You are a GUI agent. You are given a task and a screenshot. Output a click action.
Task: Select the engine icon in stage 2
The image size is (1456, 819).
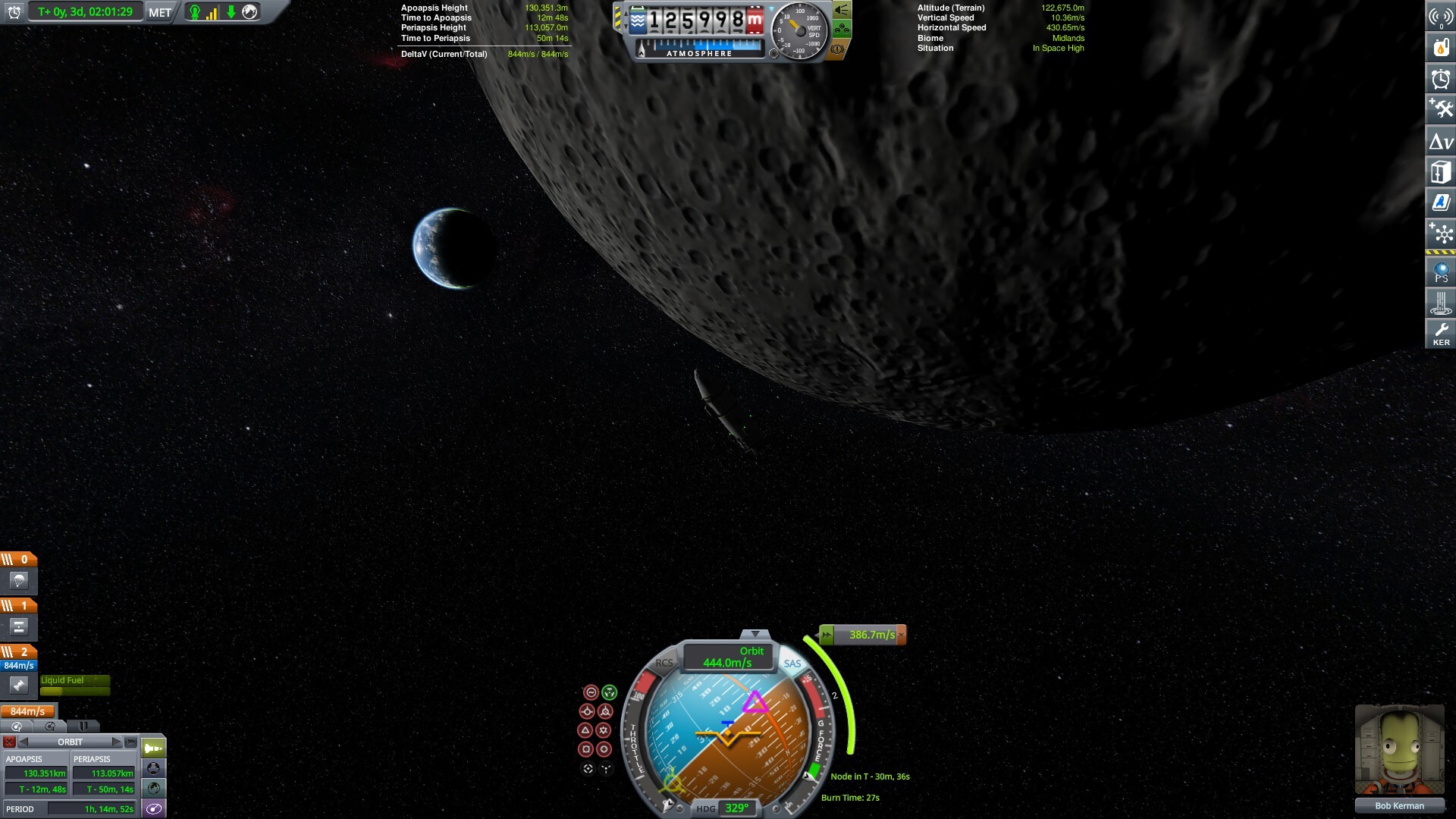19,686
